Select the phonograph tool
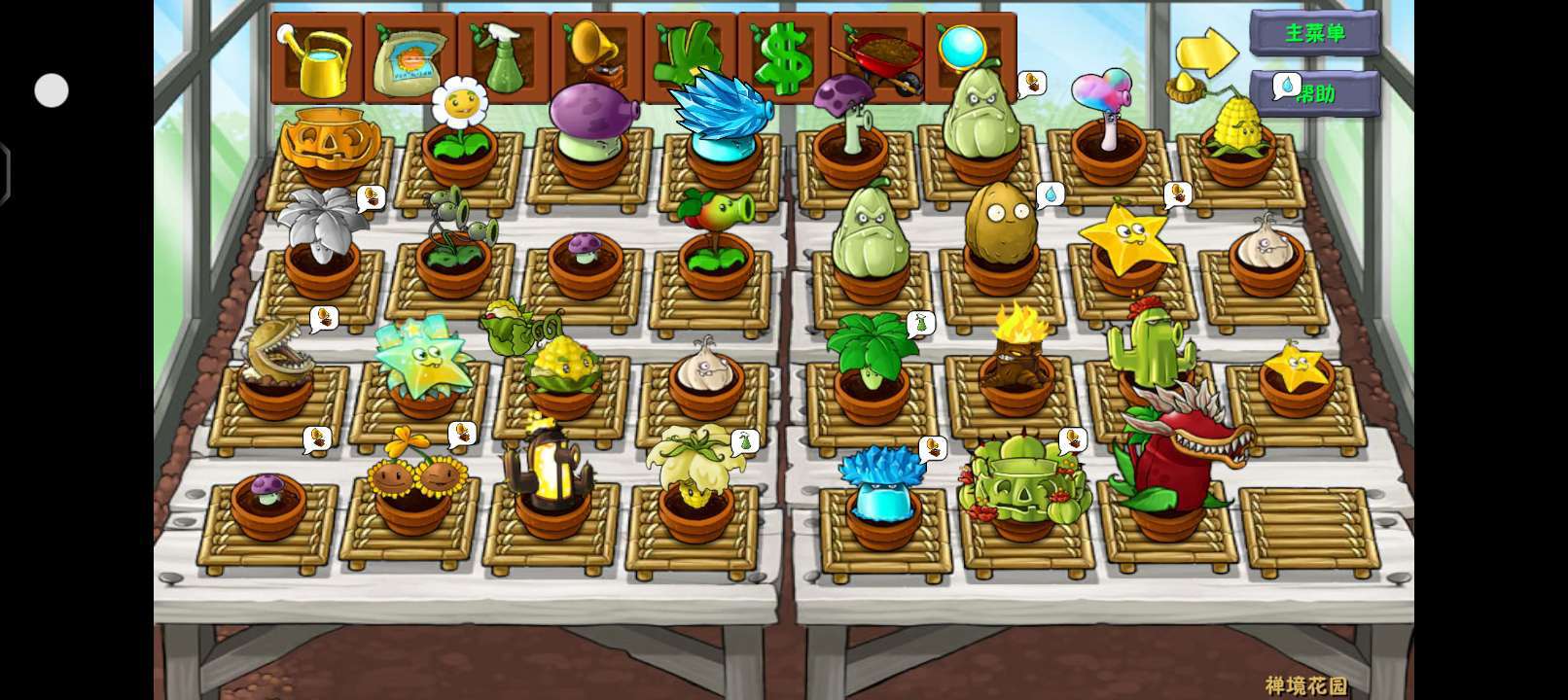This screenshot has height=700, width=1568. point(596,58)
